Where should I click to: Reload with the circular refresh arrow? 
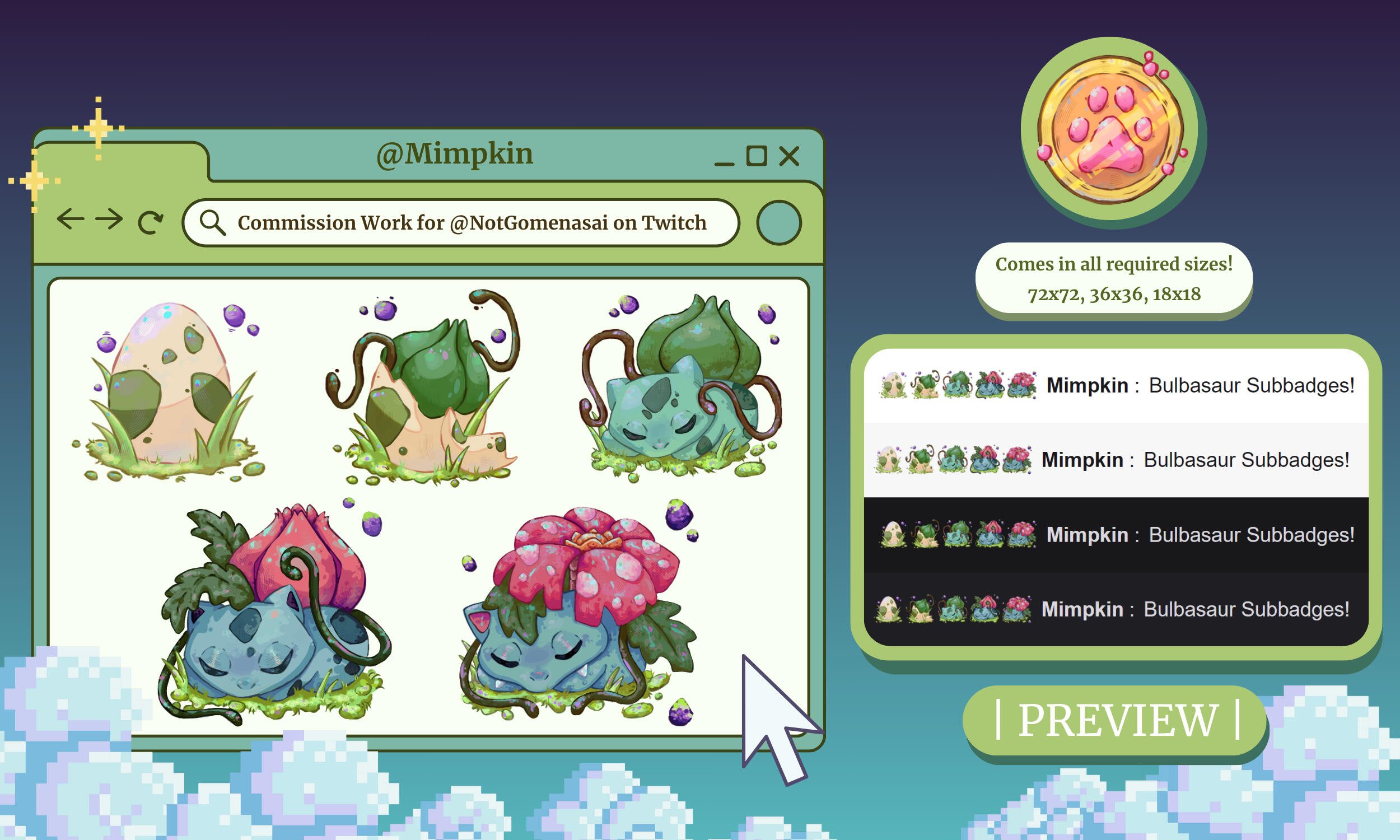151,222
